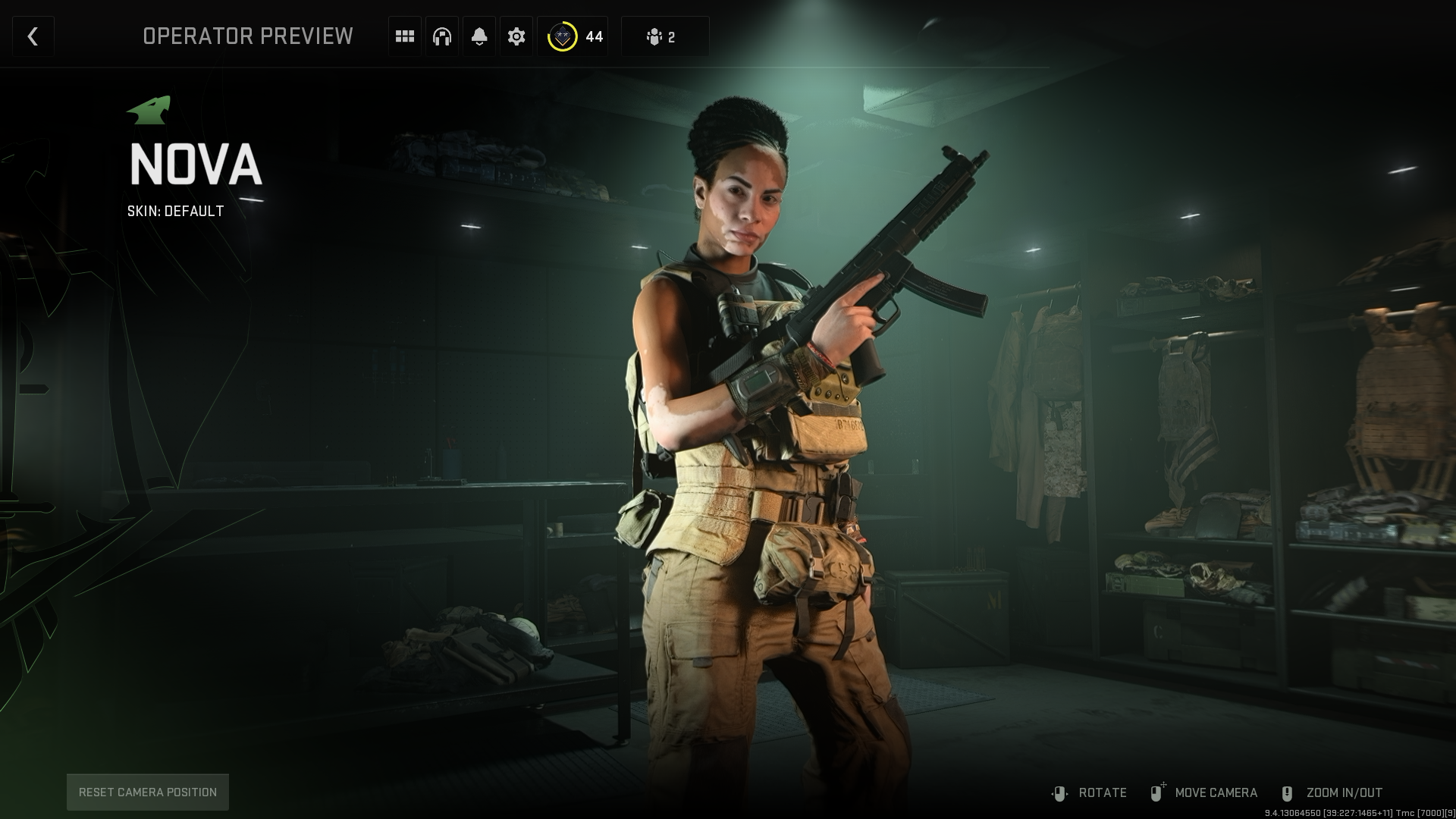
Task: Open settings with the gear icon
Action: tap(516, 36)
